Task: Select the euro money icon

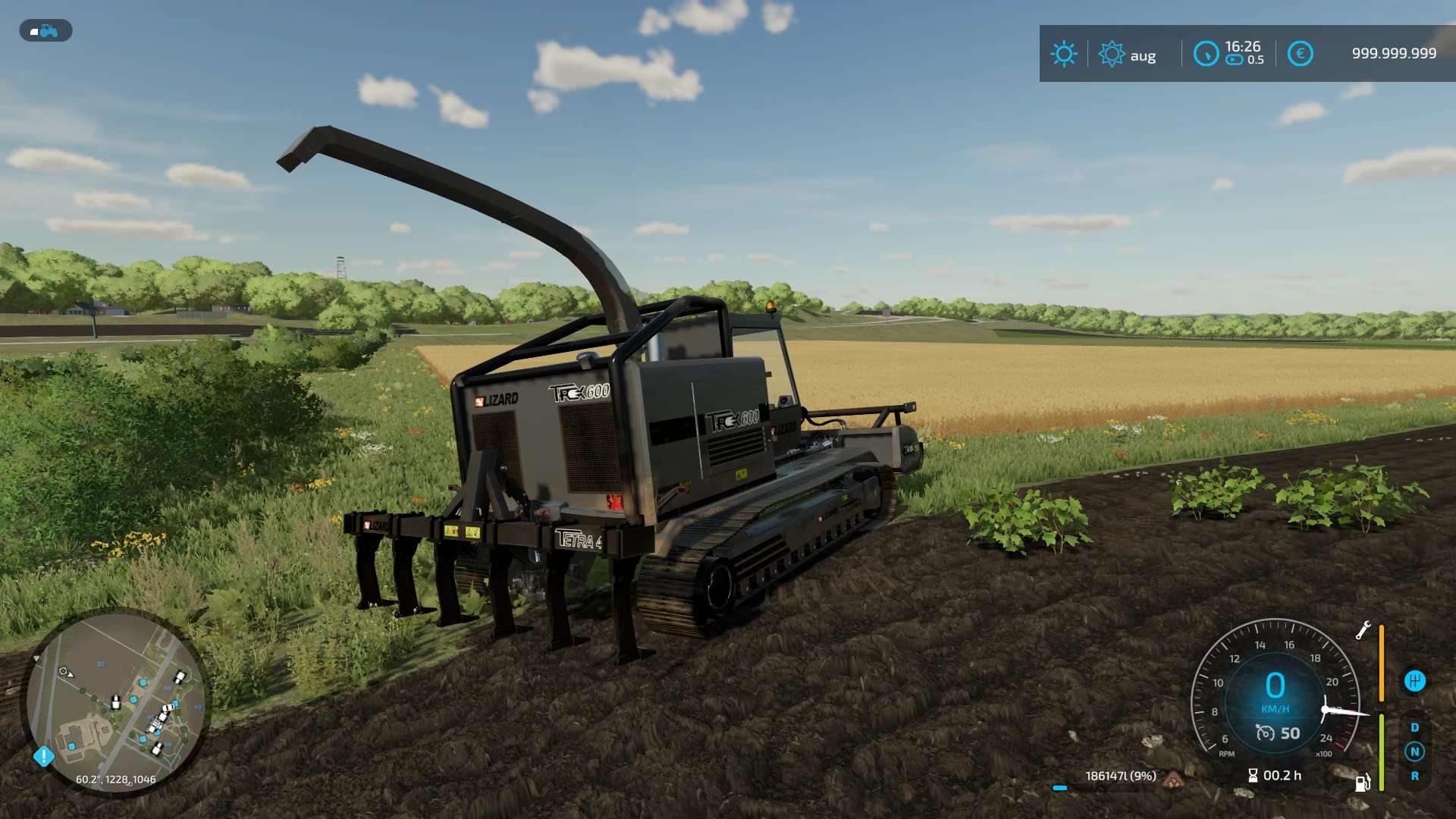Action: pos(1300,54)
